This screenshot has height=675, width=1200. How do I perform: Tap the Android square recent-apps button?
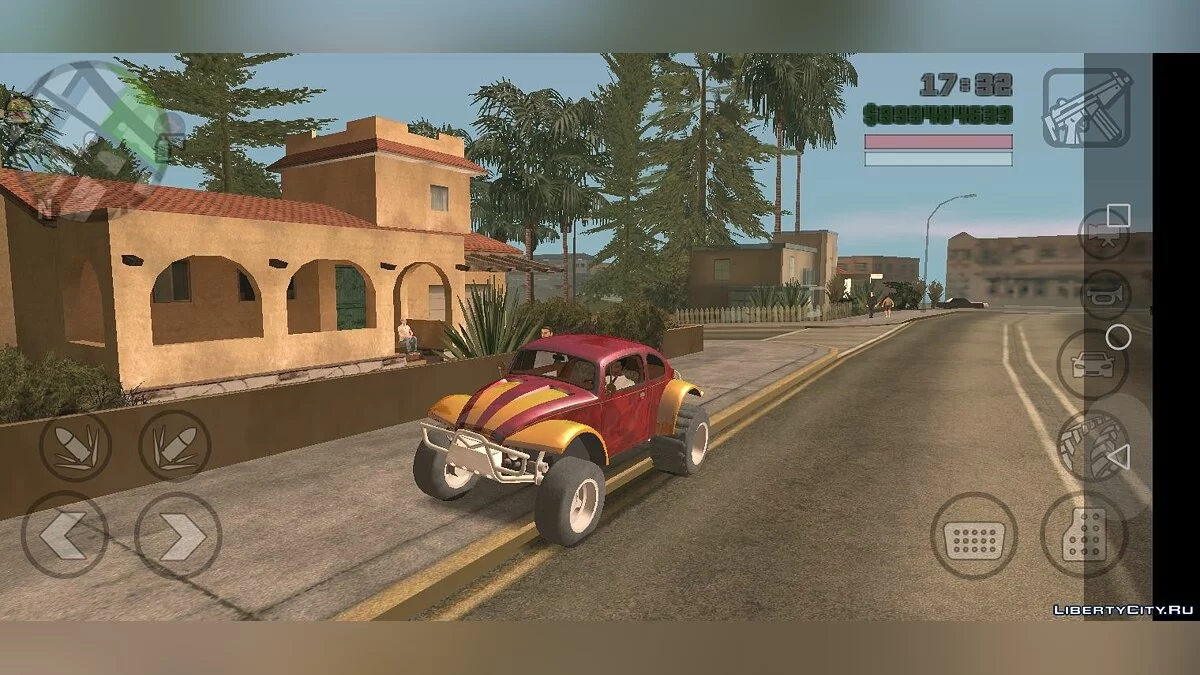(1119, 214)
